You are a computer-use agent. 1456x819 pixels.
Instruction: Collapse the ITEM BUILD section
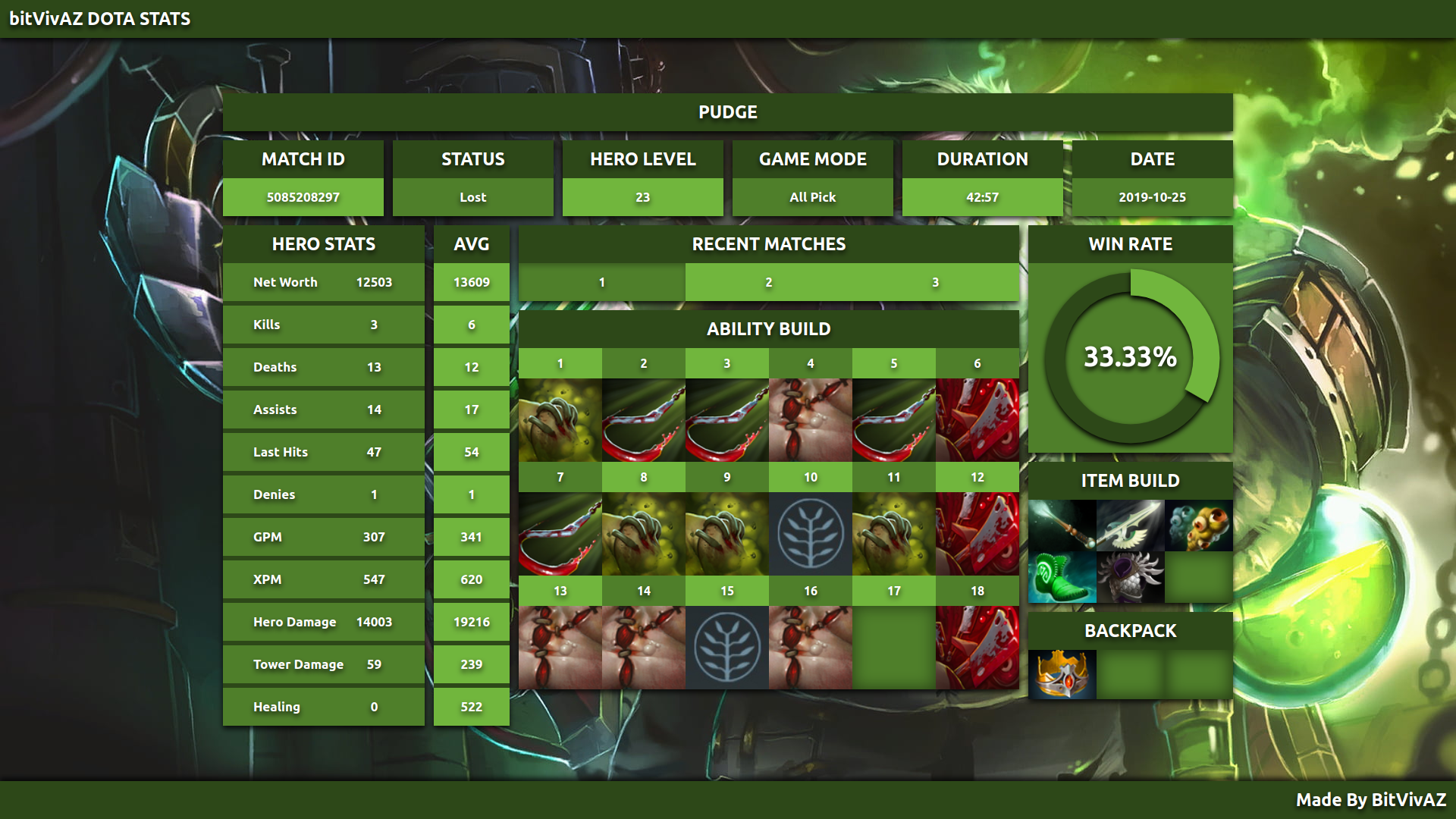coord(1129,480)
